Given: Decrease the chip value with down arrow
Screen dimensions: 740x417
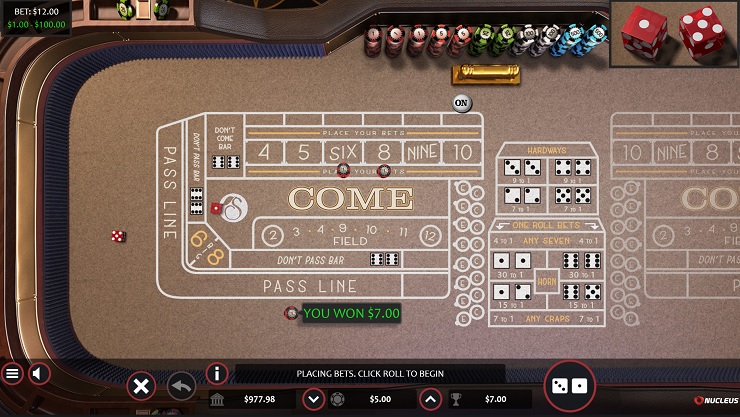Looking at the screenshot, I should [313, 399].
